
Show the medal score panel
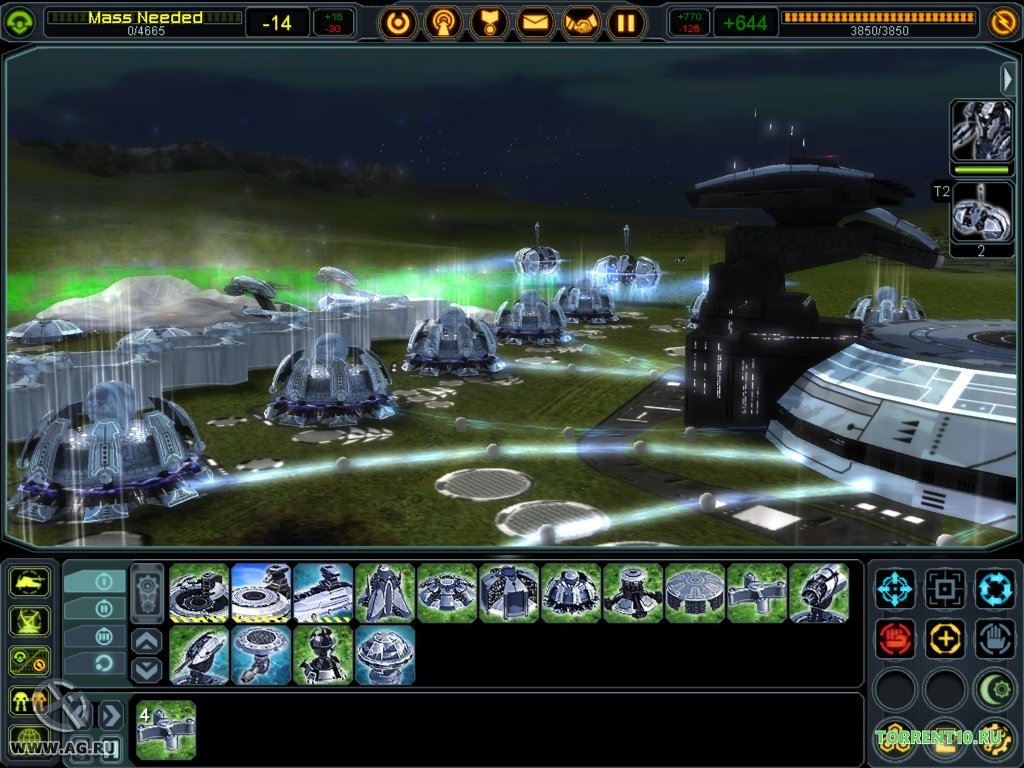click(489, 22)
